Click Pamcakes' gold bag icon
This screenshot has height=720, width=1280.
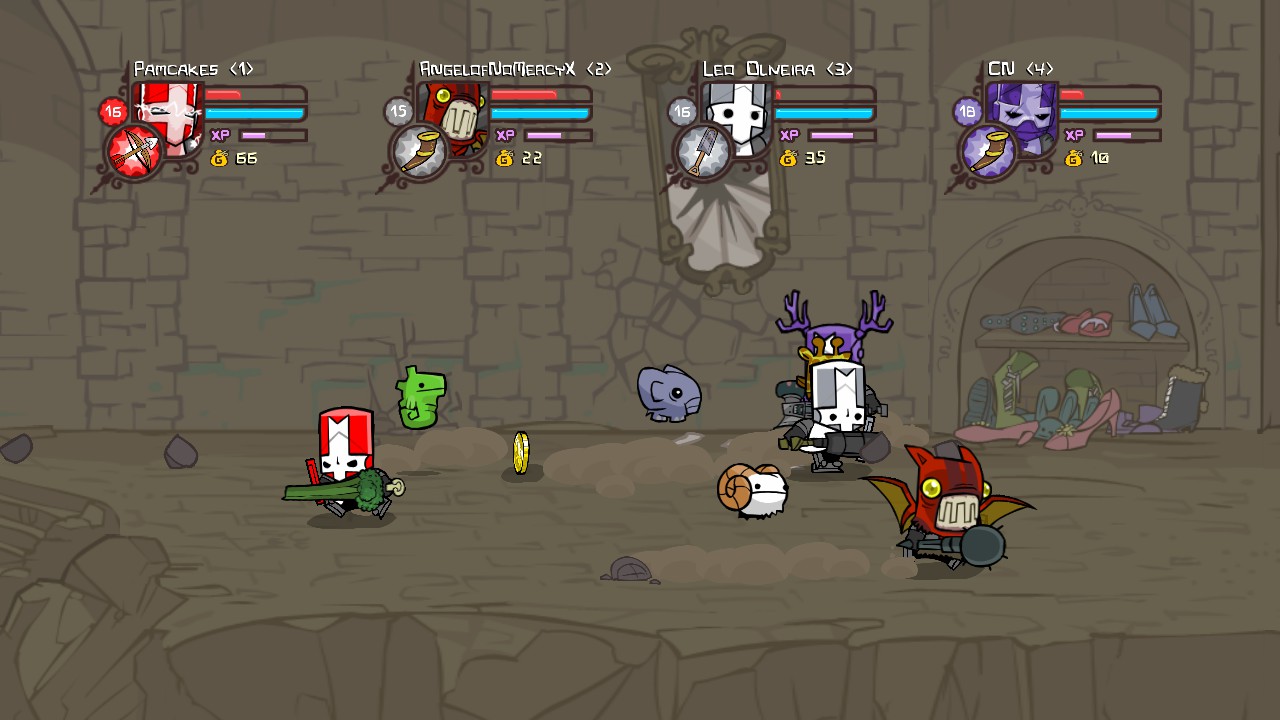coord(219,158)
